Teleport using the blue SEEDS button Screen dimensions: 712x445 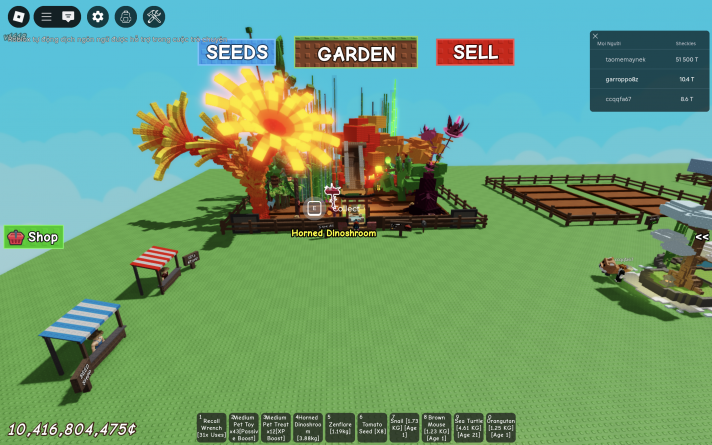pos(237,53)
